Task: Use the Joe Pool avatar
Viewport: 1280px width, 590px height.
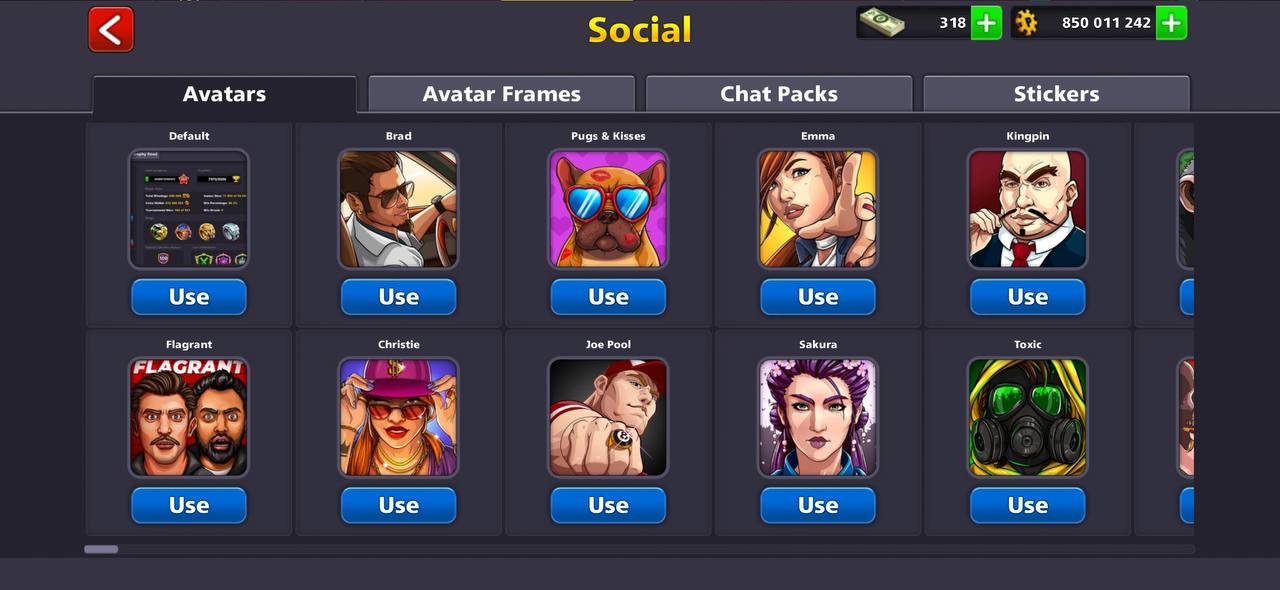Action: pos(608,505)
